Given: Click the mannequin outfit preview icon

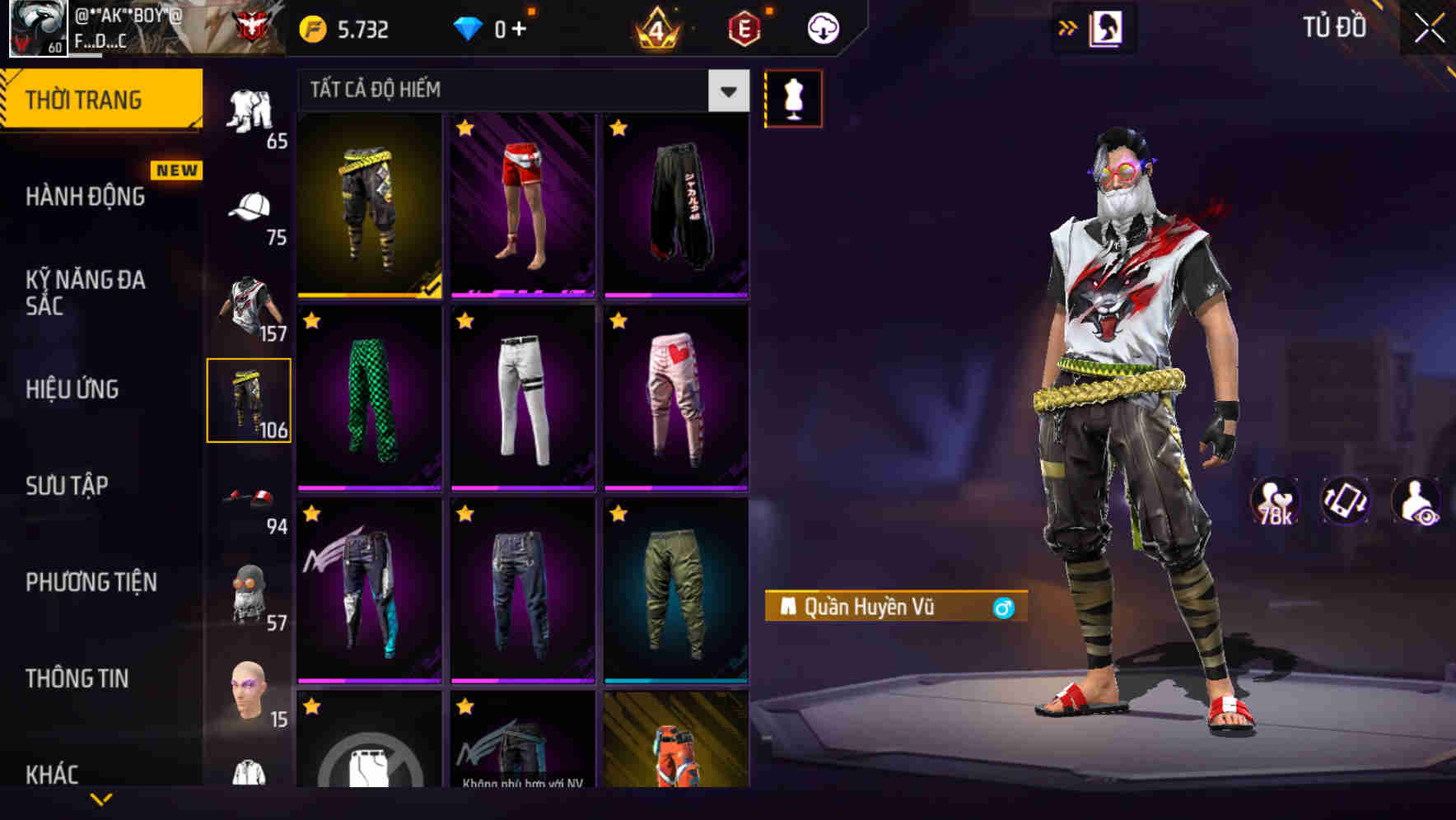Looking at the screenshot, I should pos(793,98).
